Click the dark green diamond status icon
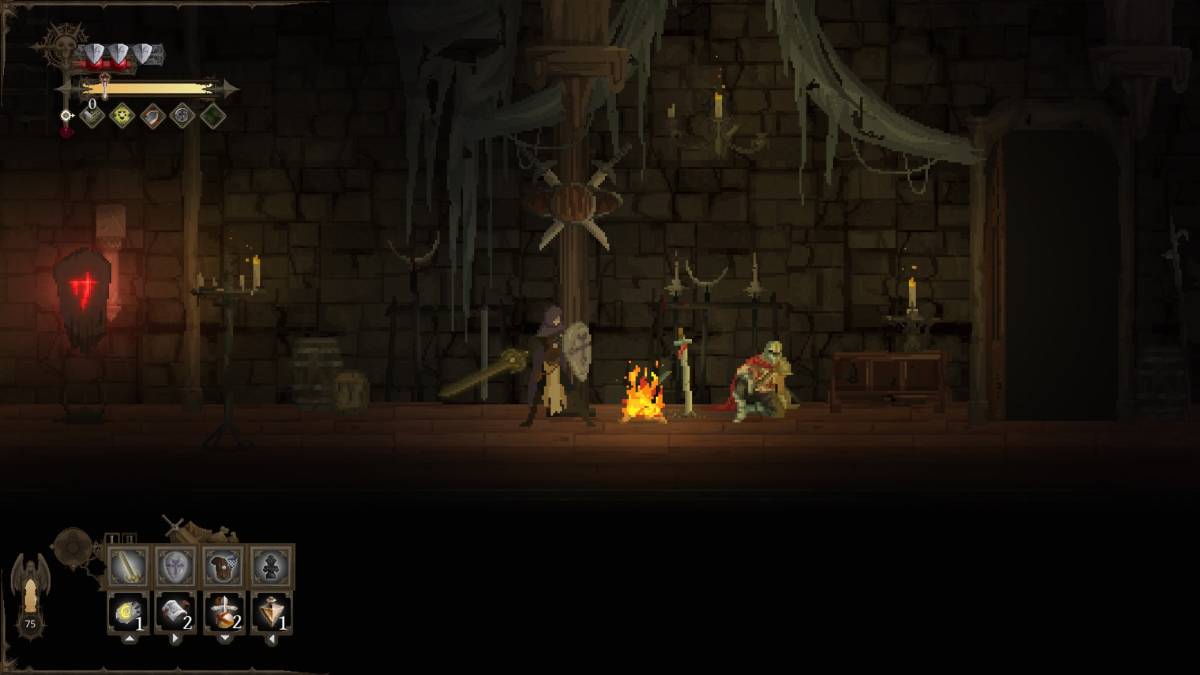The width and height of the screenshot is (1200, 675). pos(212,116)
